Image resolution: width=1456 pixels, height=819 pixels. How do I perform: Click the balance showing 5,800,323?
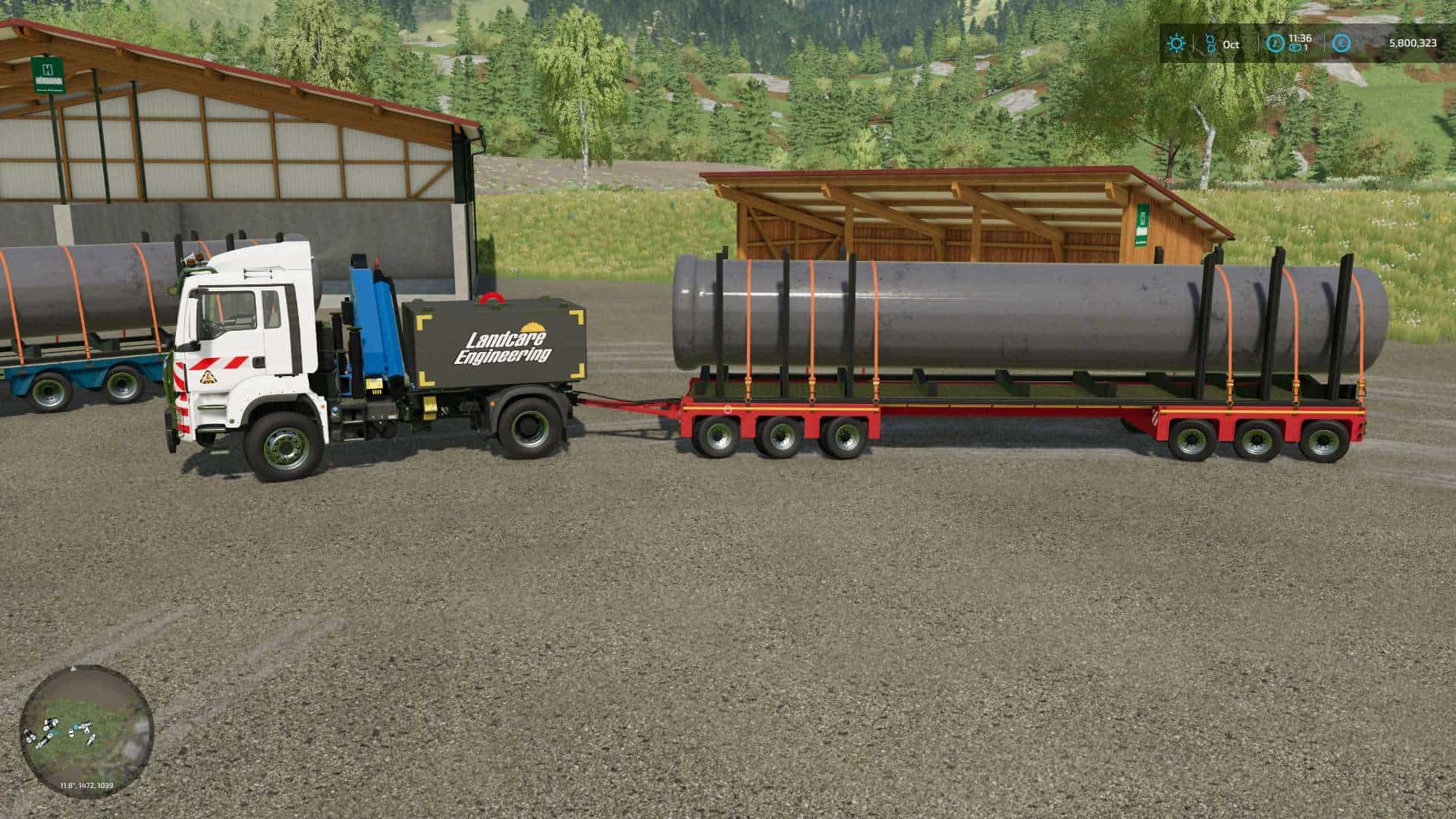1414,44
